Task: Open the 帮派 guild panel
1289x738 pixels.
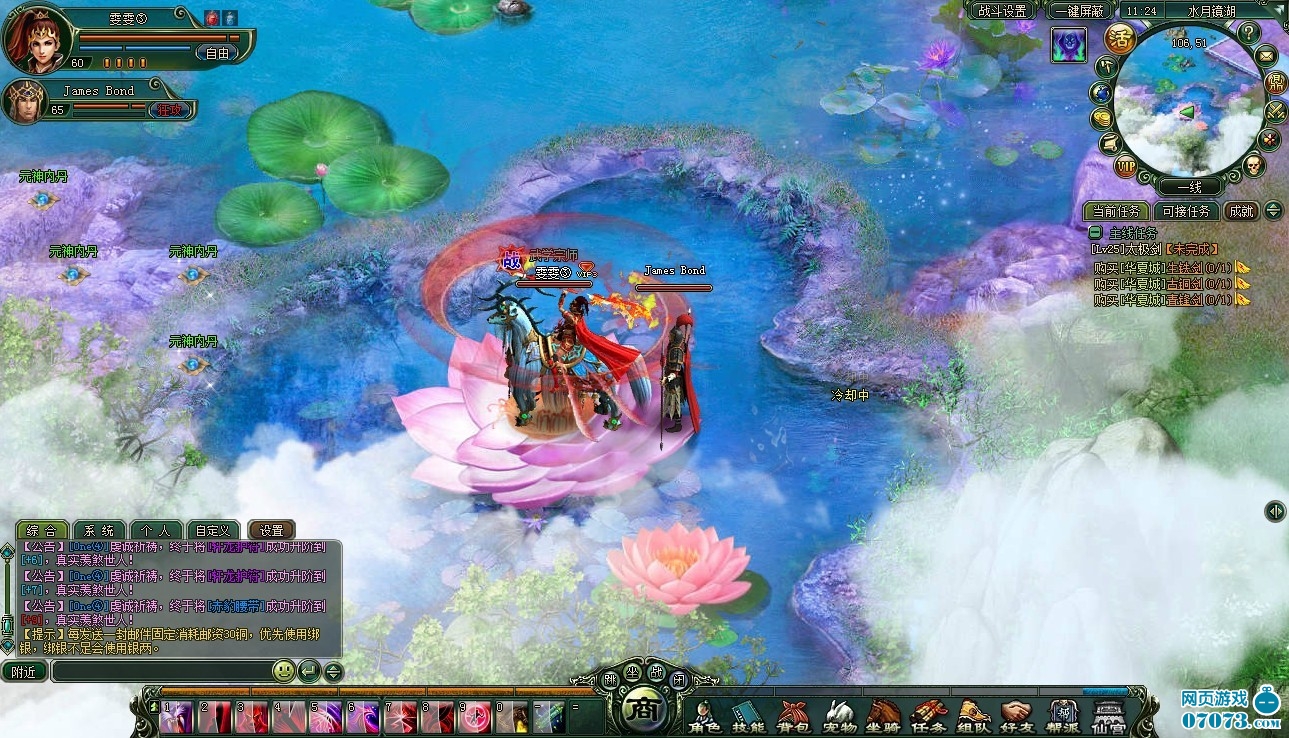Action: [x=1062, y=716]
